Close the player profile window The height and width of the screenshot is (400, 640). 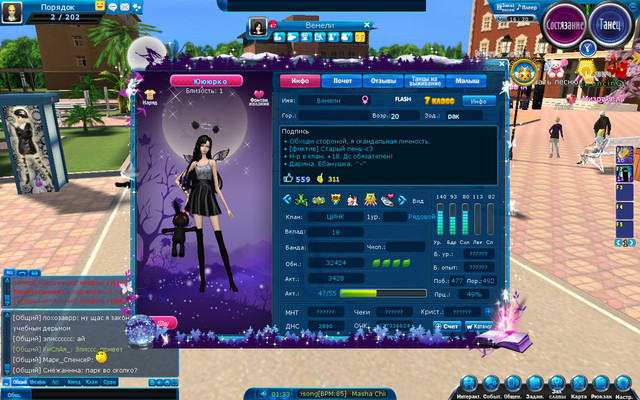click(x=501, y=64)
